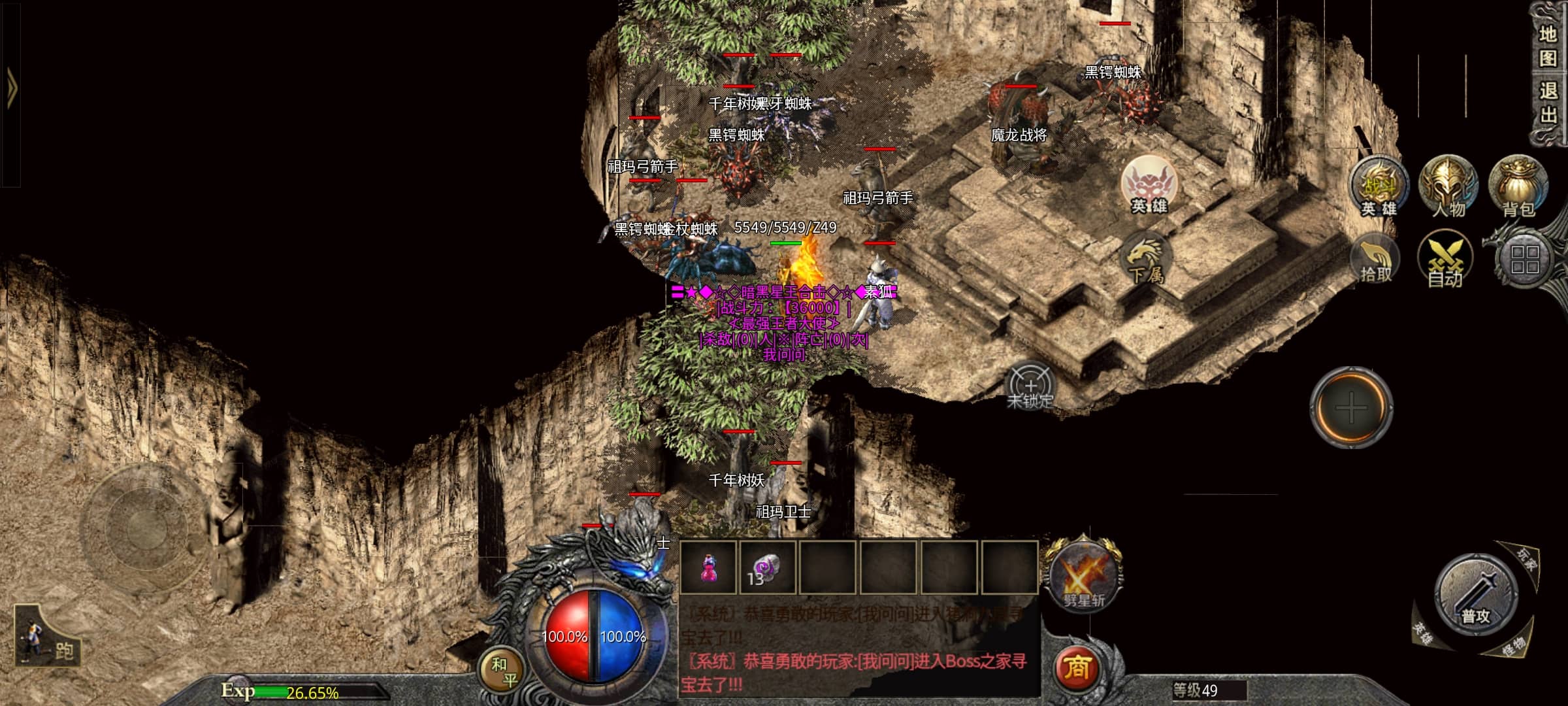Select the round 英雄 hero portrait
The height and width of the screenshot is (706, 1568).
coord(1149,185)
